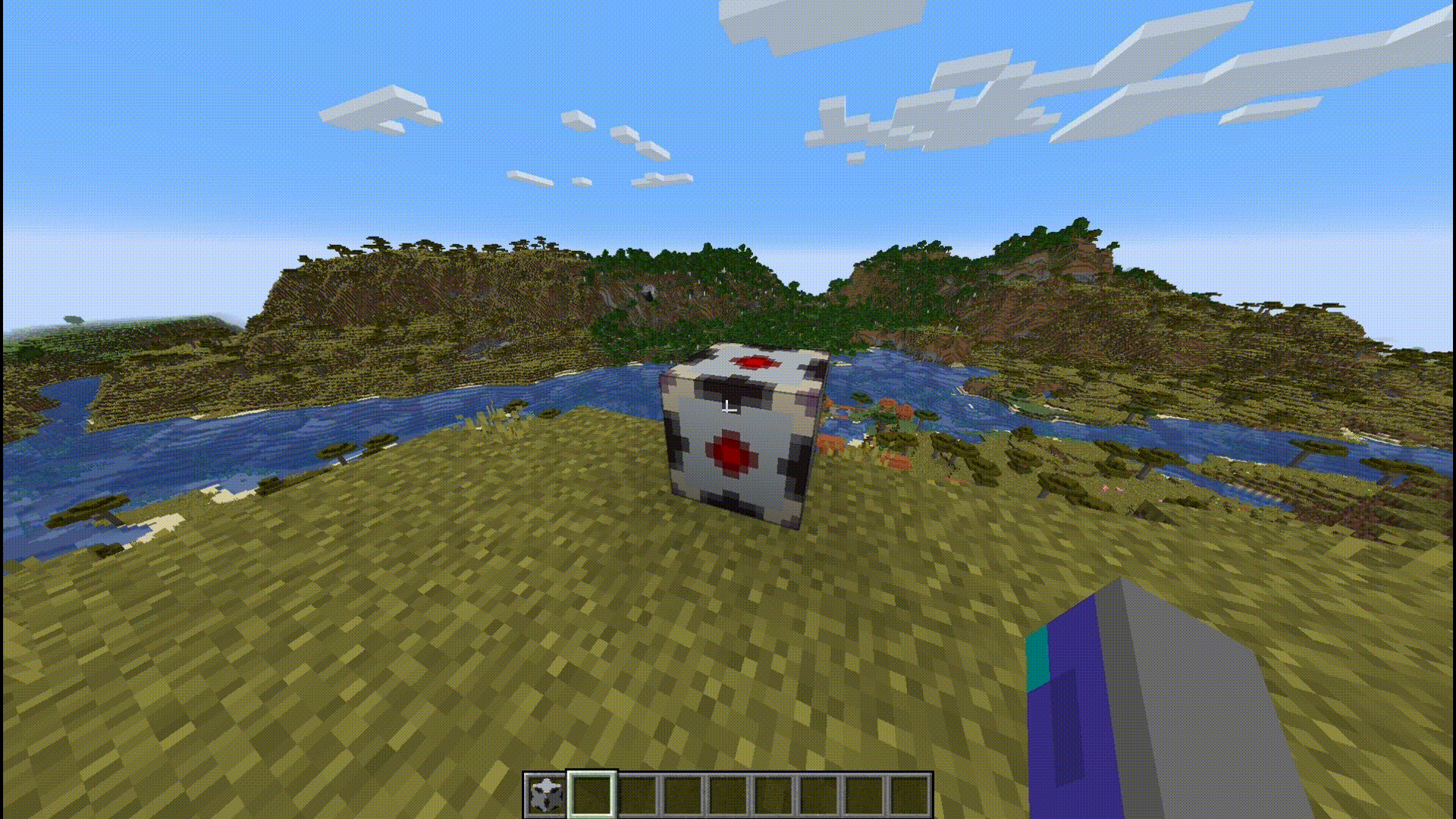
Task: Click the red circle on the command block front
Action: pyautogui.click(x=730, y=455)
